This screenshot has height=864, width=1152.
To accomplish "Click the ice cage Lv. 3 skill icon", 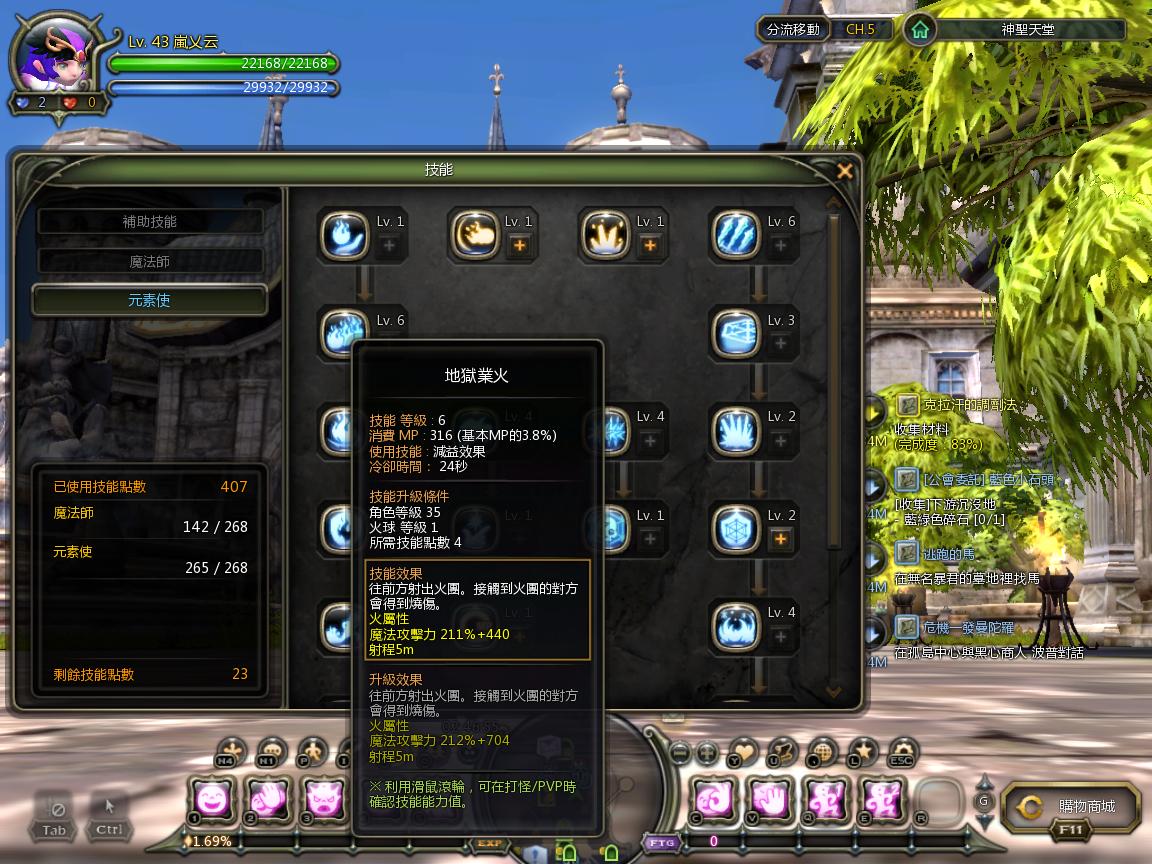I will (x=737, y=334).
